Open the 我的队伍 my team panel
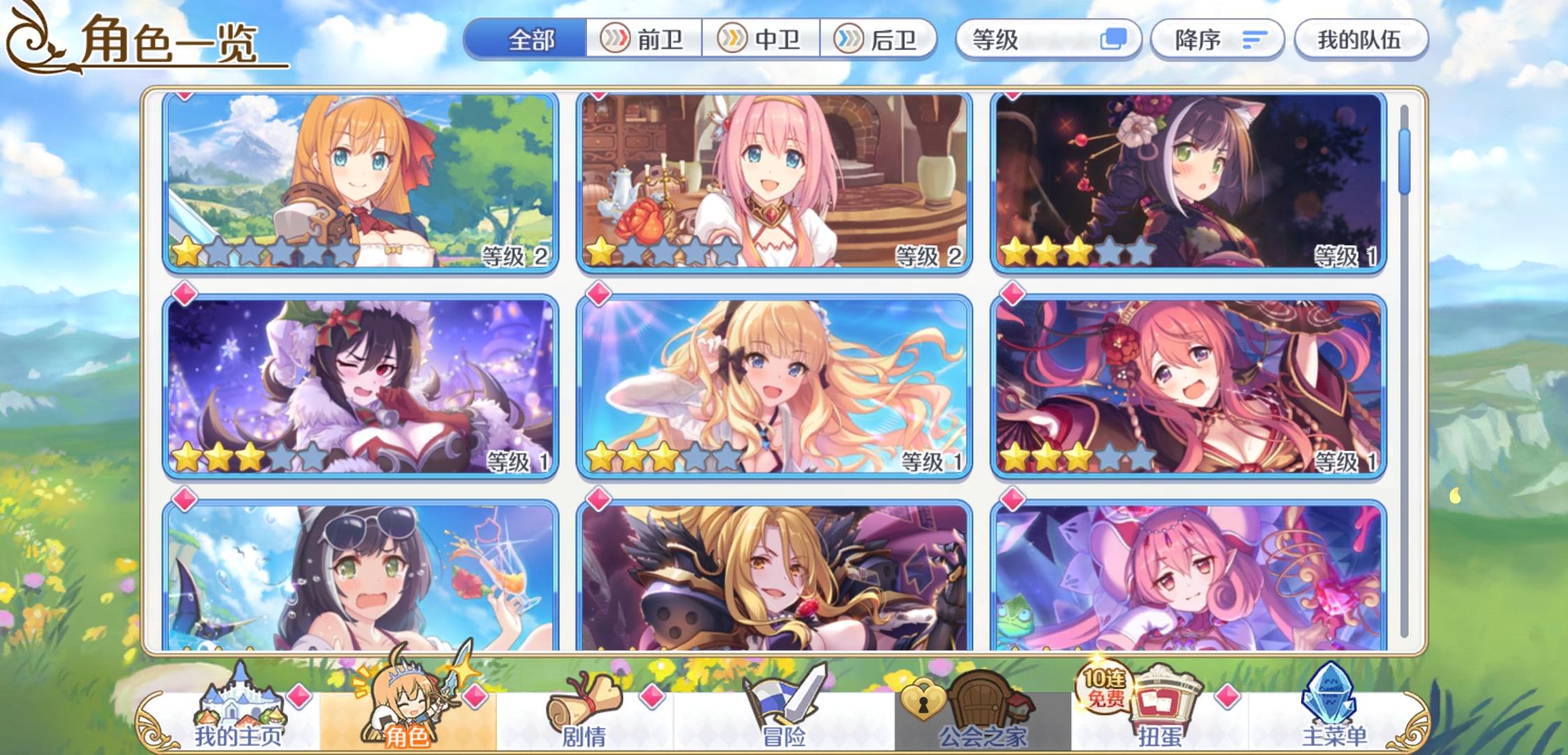 1361,40
